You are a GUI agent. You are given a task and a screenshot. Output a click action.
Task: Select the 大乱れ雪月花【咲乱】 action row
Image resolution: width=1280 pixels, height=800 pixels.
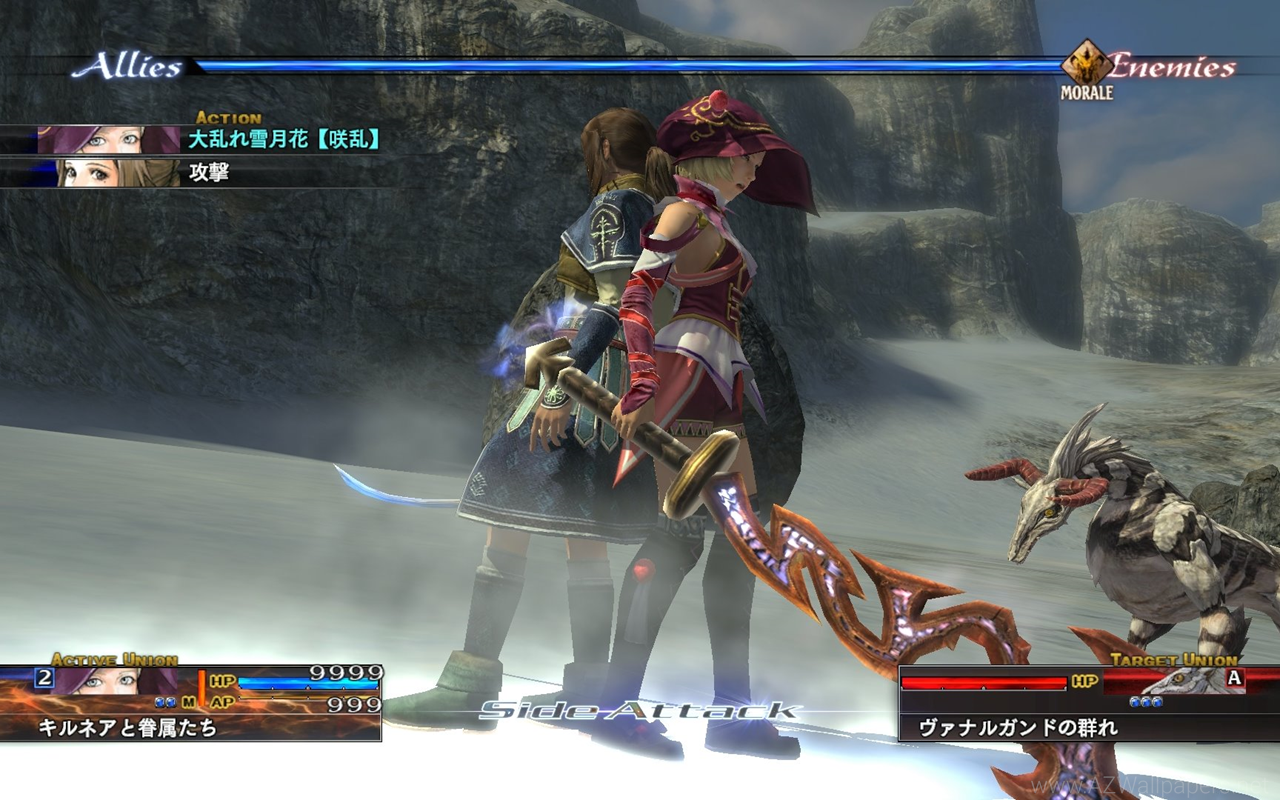point(284,139)
